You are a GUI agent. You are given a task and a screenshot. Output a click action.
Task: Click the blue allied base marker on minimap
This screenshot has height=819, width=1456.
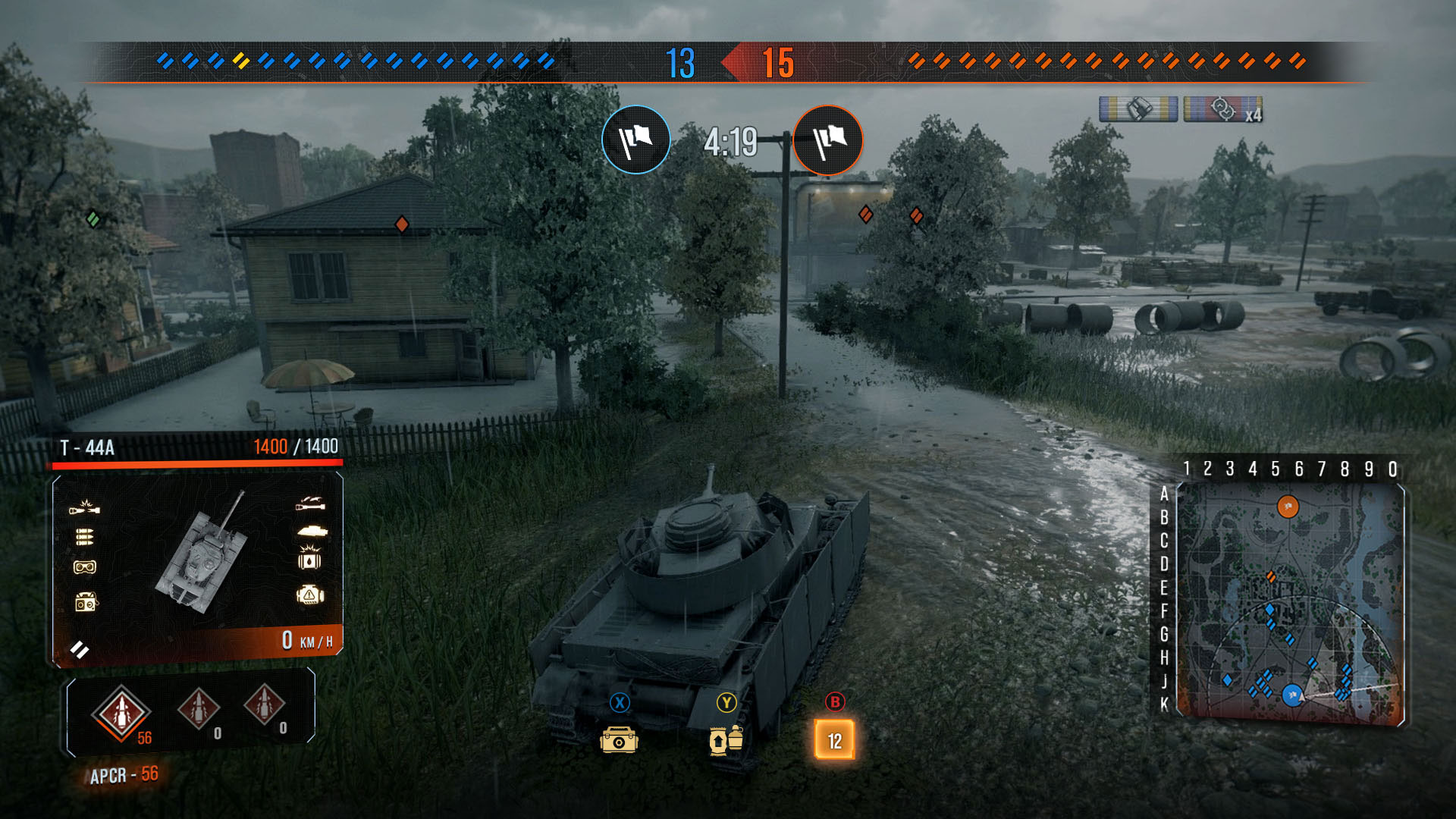tap(1292, 694)
